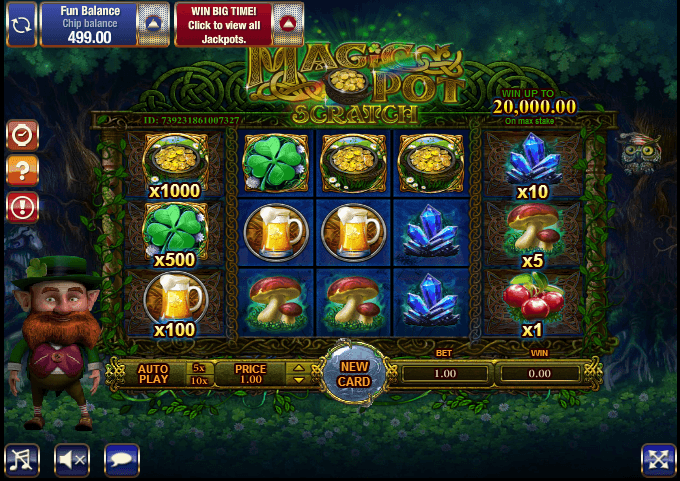The width and height of the screenshot is (680, 481).
Task: Refresh the balance with the circular arrows
Action: point(21,23)
